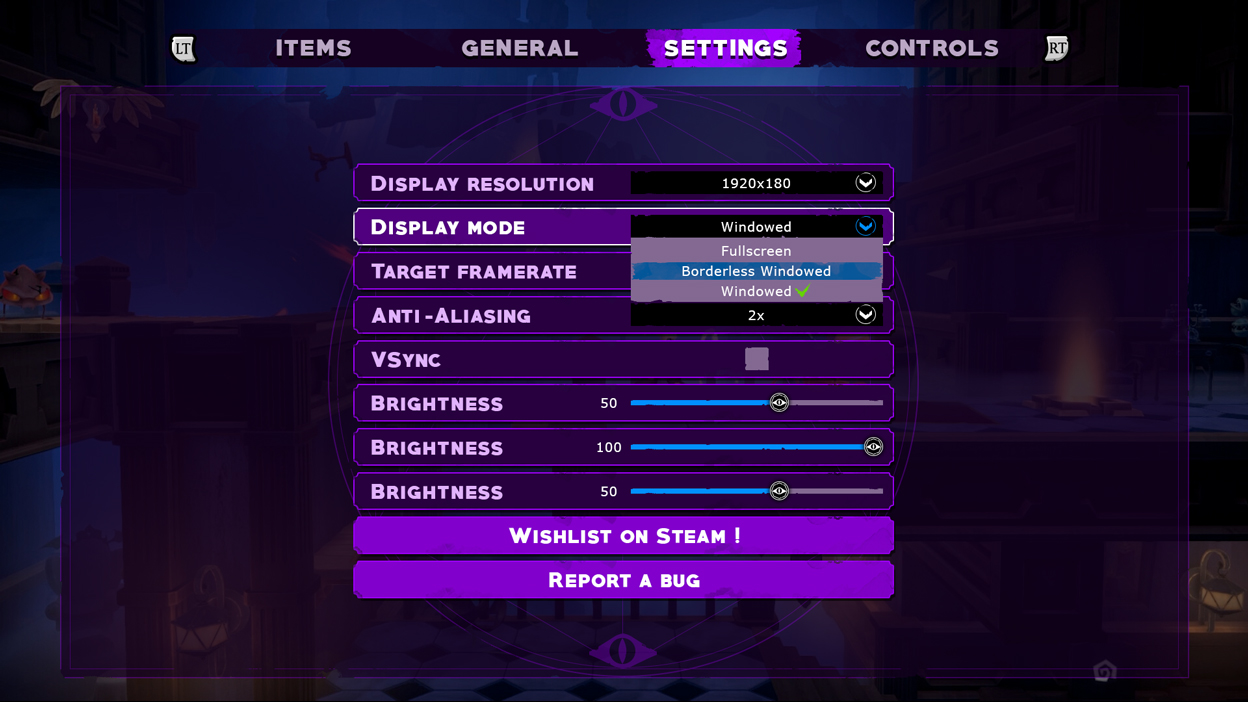Pick the checked Windowed option
This screenshot has height=702, width=1248.
point(756,292)
